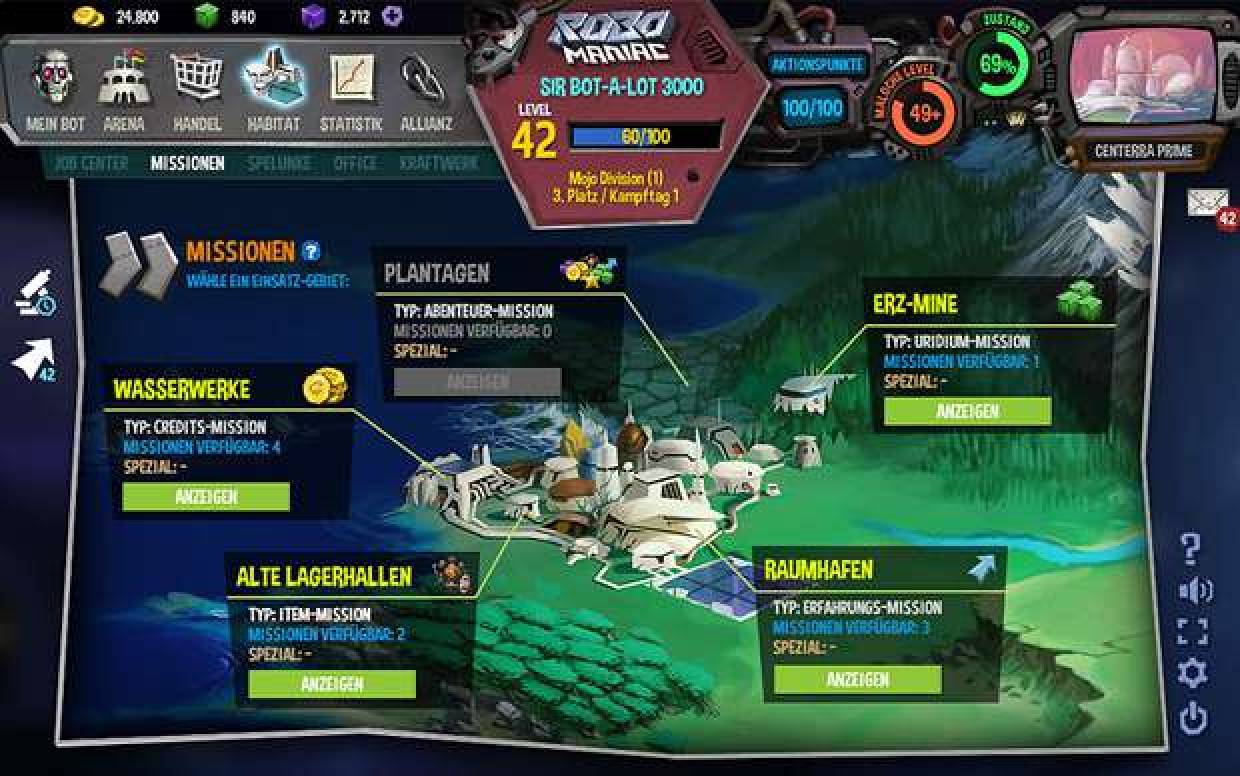The image size is (1240, 776).
Task: Switch to the Office tab
Action: tap(355, 163)
